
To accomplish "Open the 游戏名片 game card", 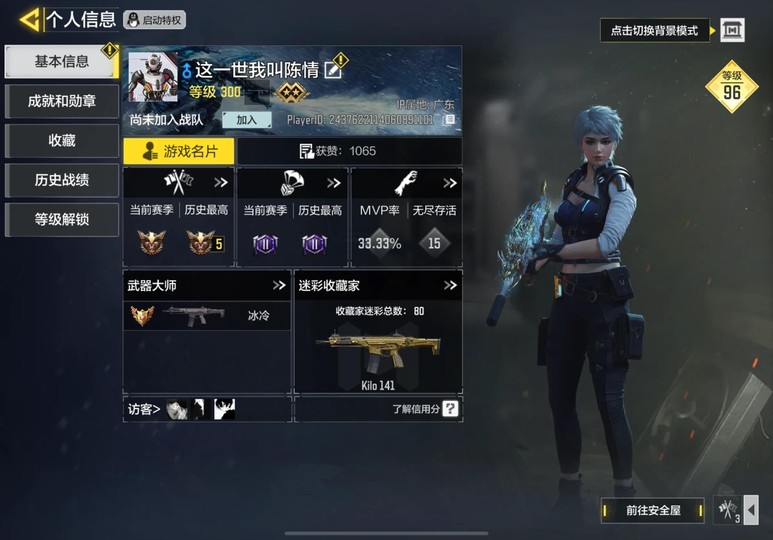I will point(178,151).
